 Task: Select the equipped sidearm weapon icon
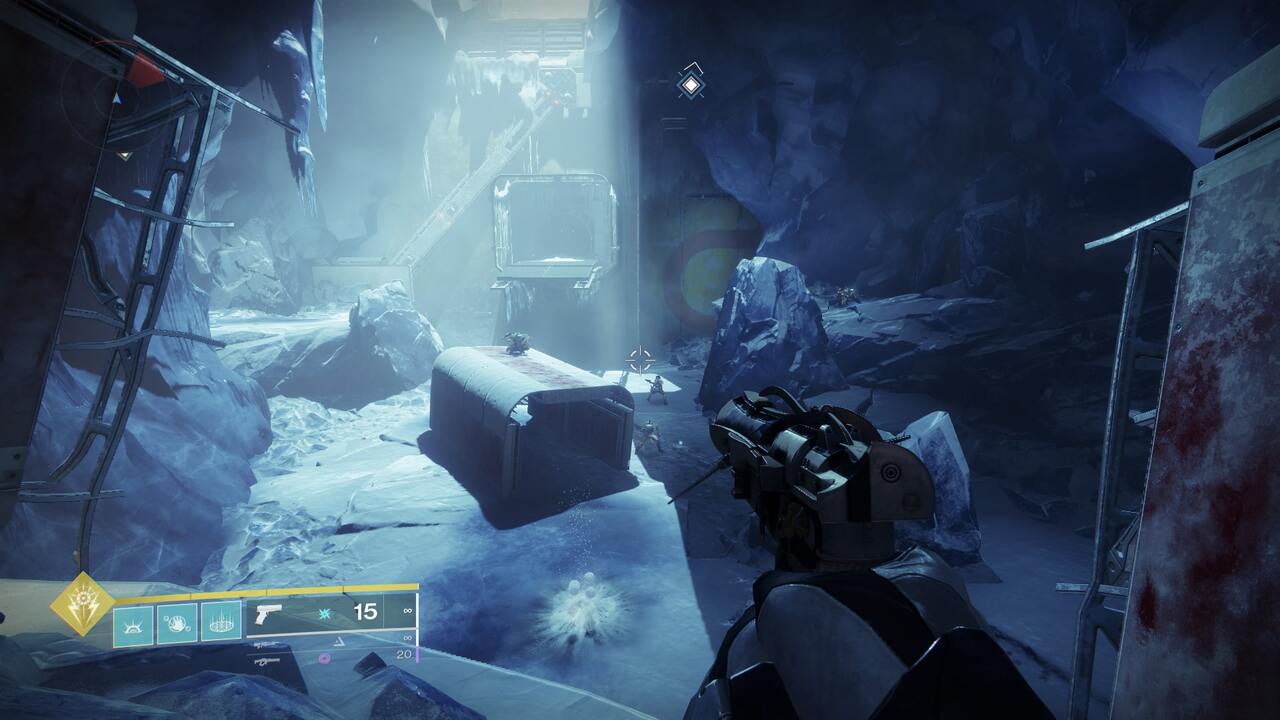pos(268,615)
